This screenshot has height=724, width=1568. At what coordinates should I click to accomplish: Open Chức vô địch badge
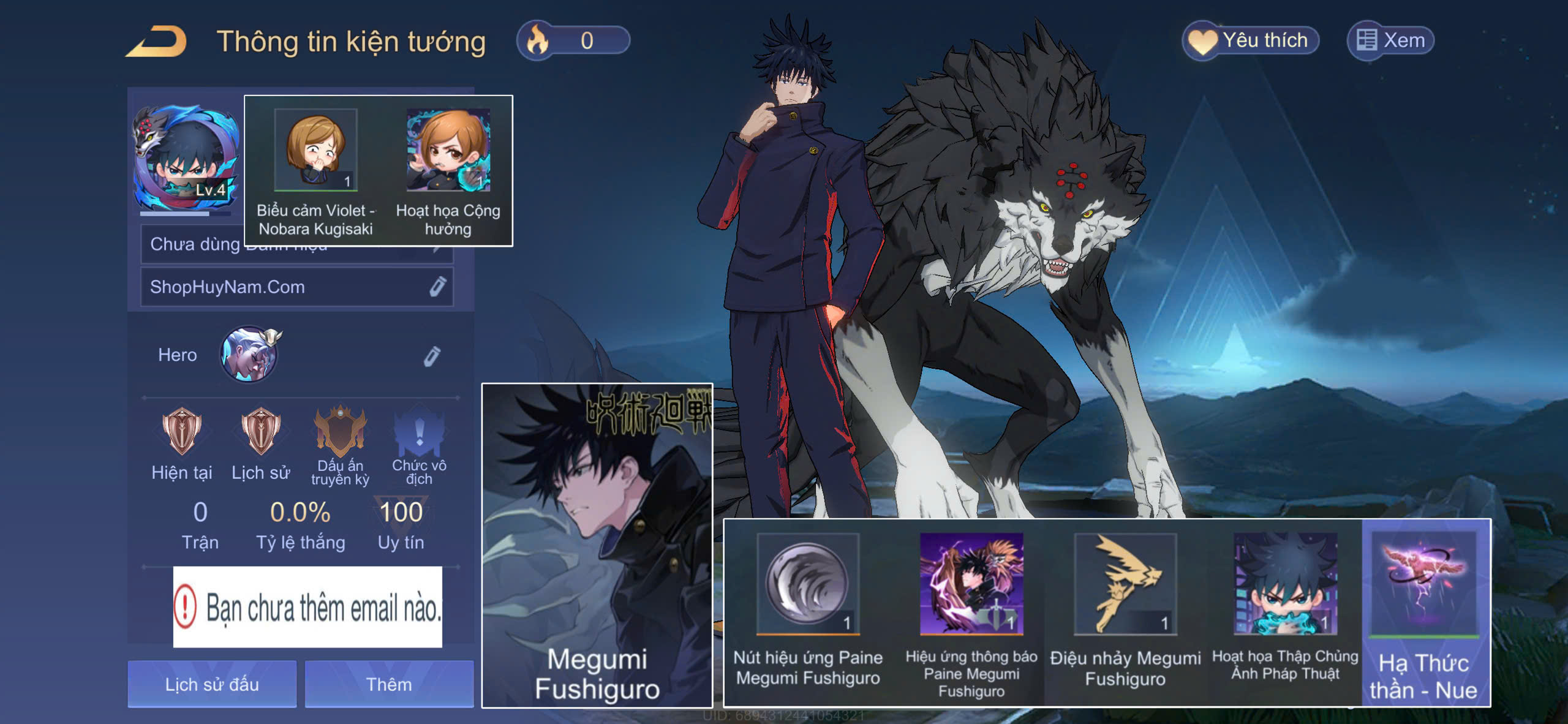[419, 432]
